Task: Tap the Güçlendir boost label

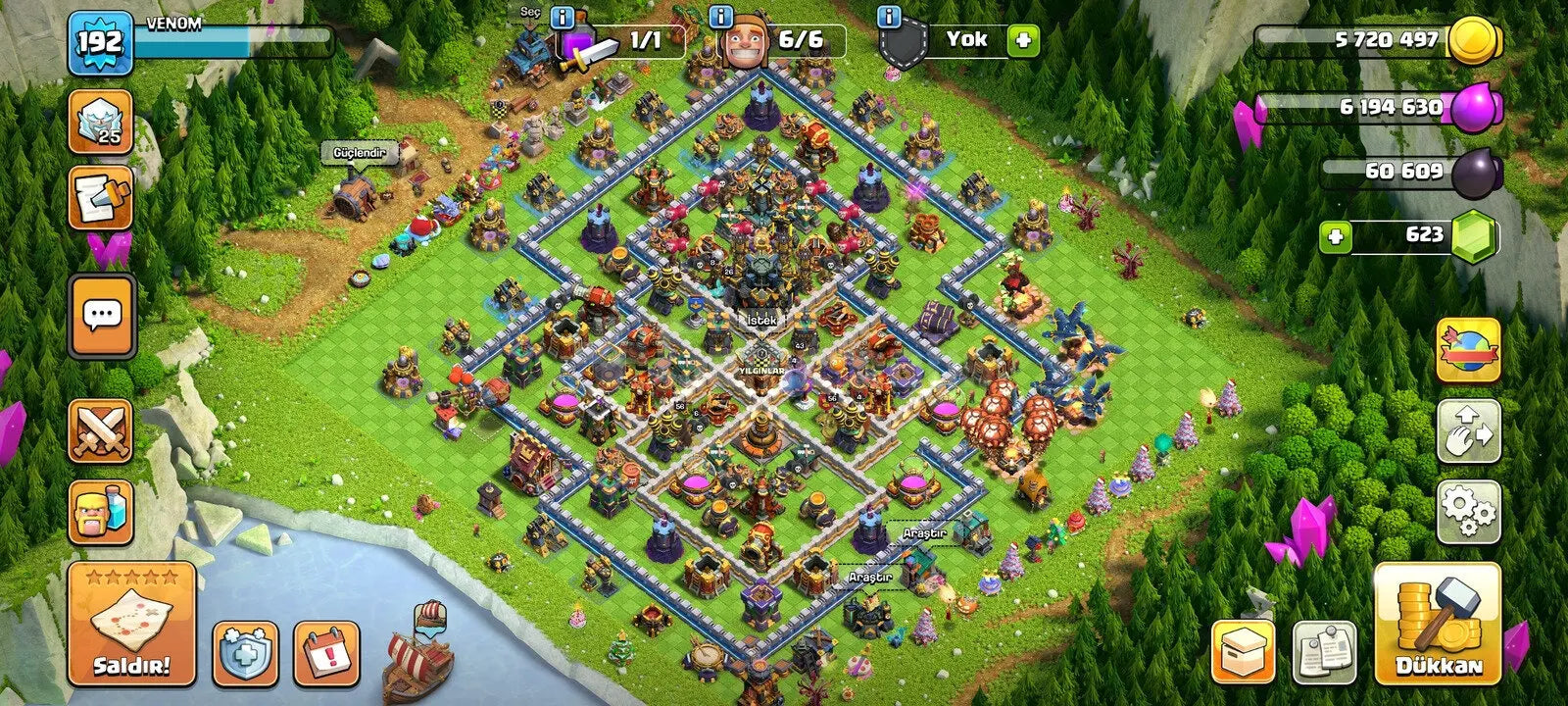Action: tap(362, 154)
